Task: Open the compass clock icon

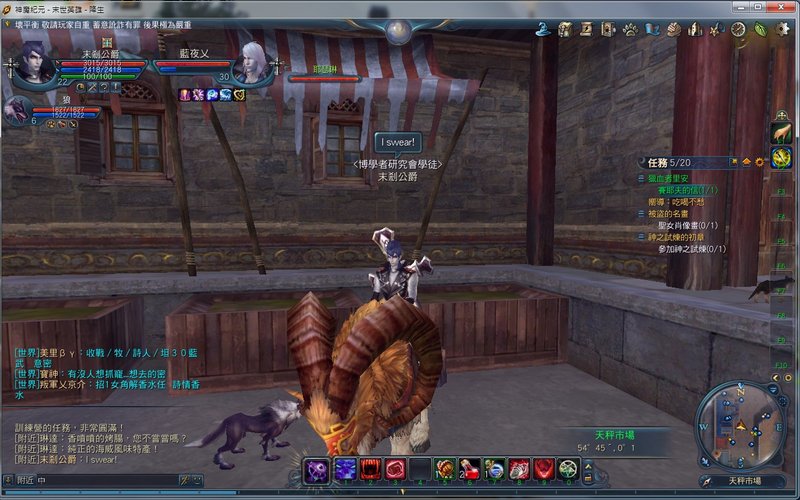Action: (739, 30)
